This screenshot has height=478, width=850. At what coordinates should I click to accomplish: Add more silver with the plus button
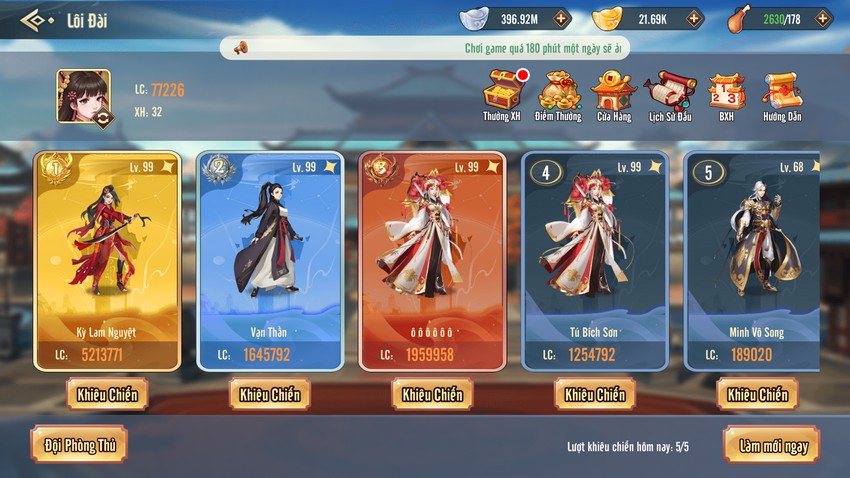coord(561,19)
